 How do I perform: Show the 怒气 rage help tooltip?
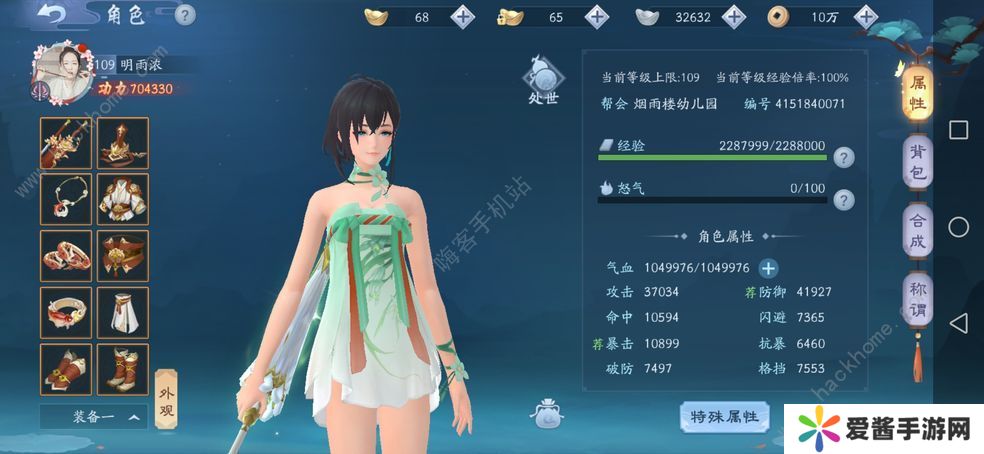coord(844,199)
